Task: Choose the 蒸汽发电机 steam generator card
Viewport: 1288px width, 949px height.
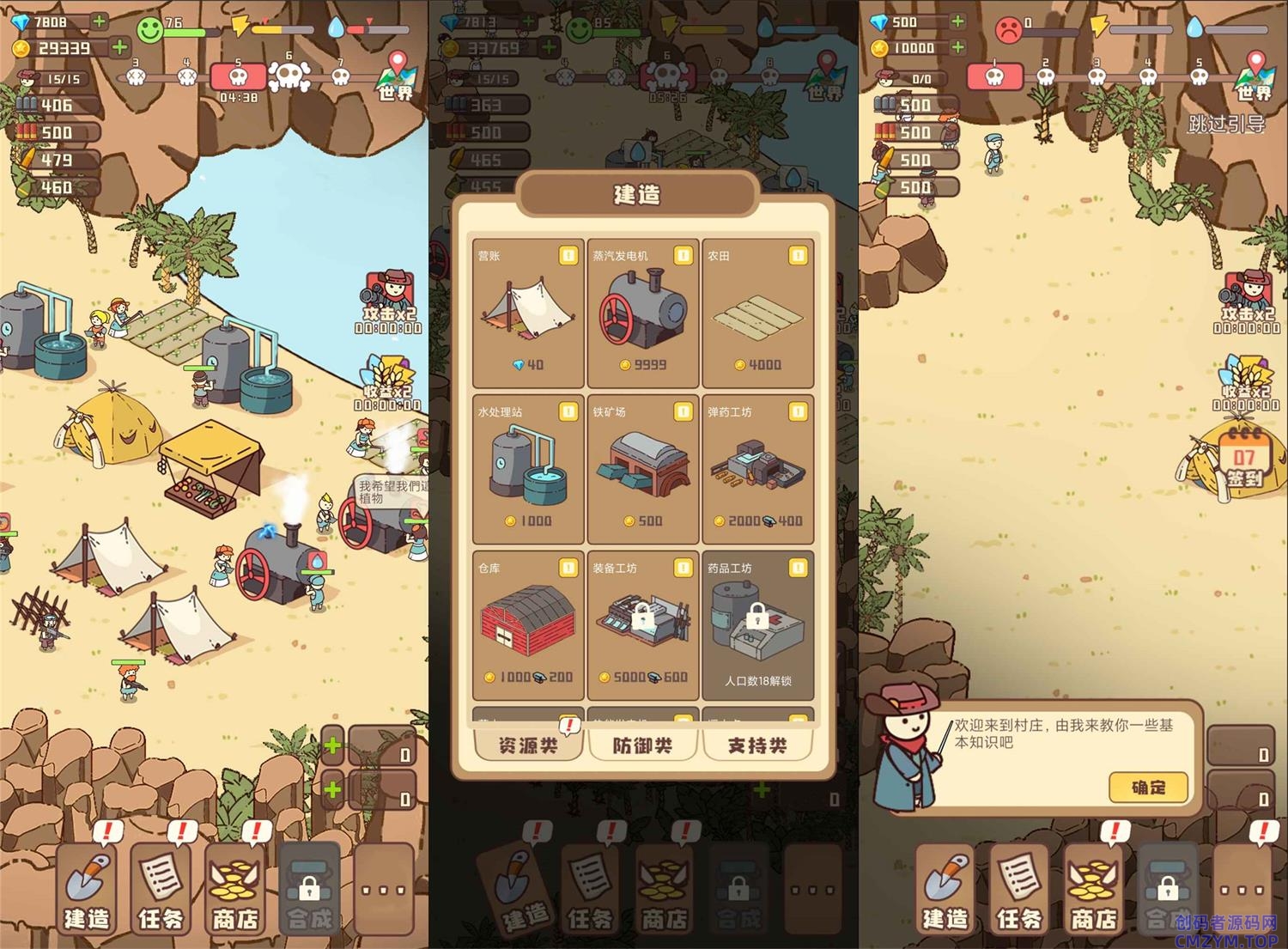Action: click(x=643, y=313)
